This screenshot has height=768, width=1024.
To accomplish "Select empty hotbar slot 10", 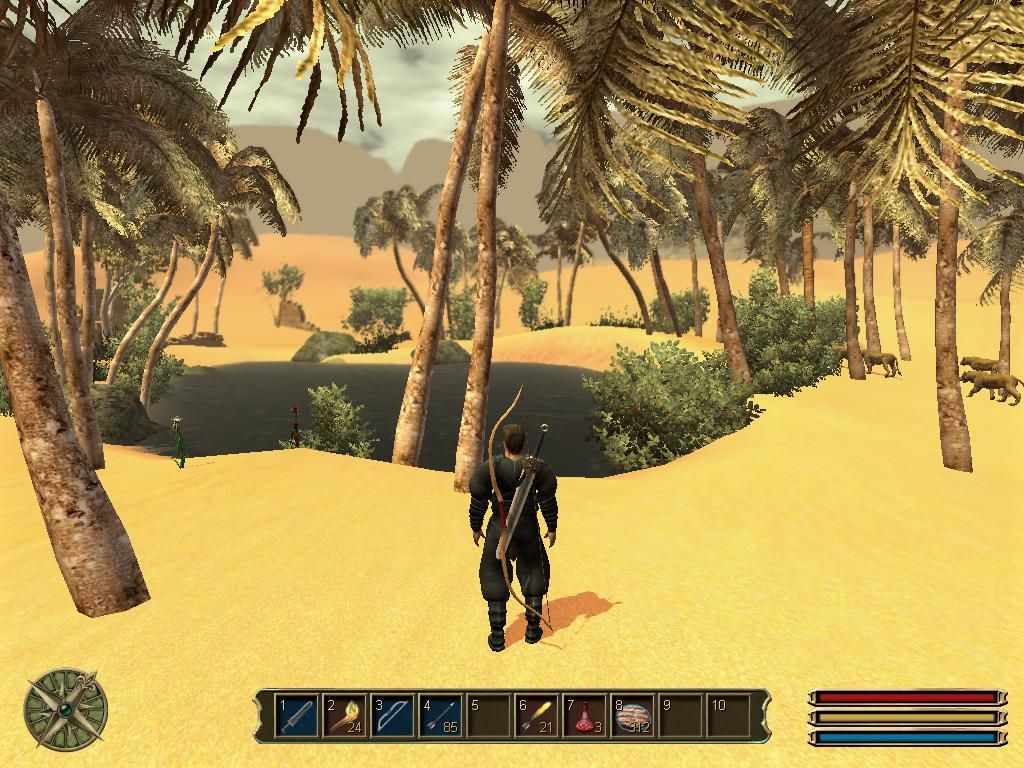I will (729, 716).
